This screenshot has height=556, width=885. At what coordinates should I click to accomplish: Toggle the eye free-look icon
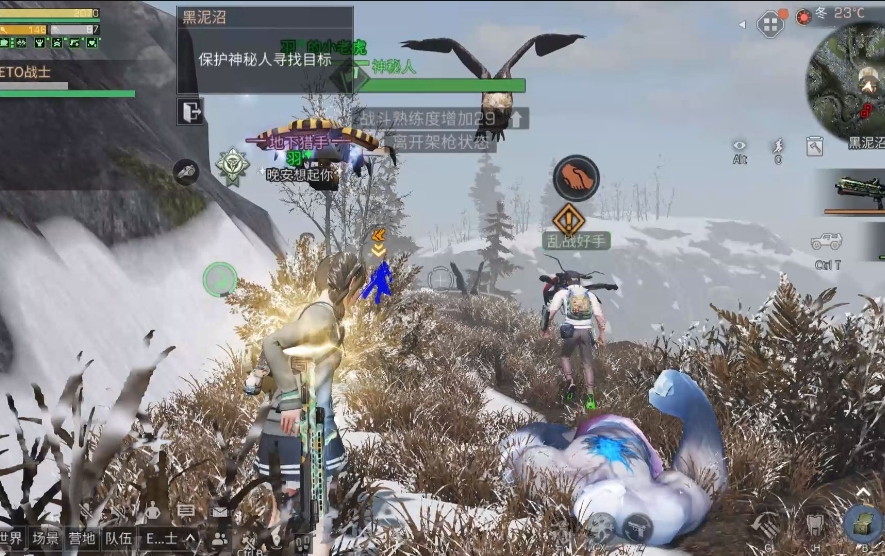click(740, 147)
